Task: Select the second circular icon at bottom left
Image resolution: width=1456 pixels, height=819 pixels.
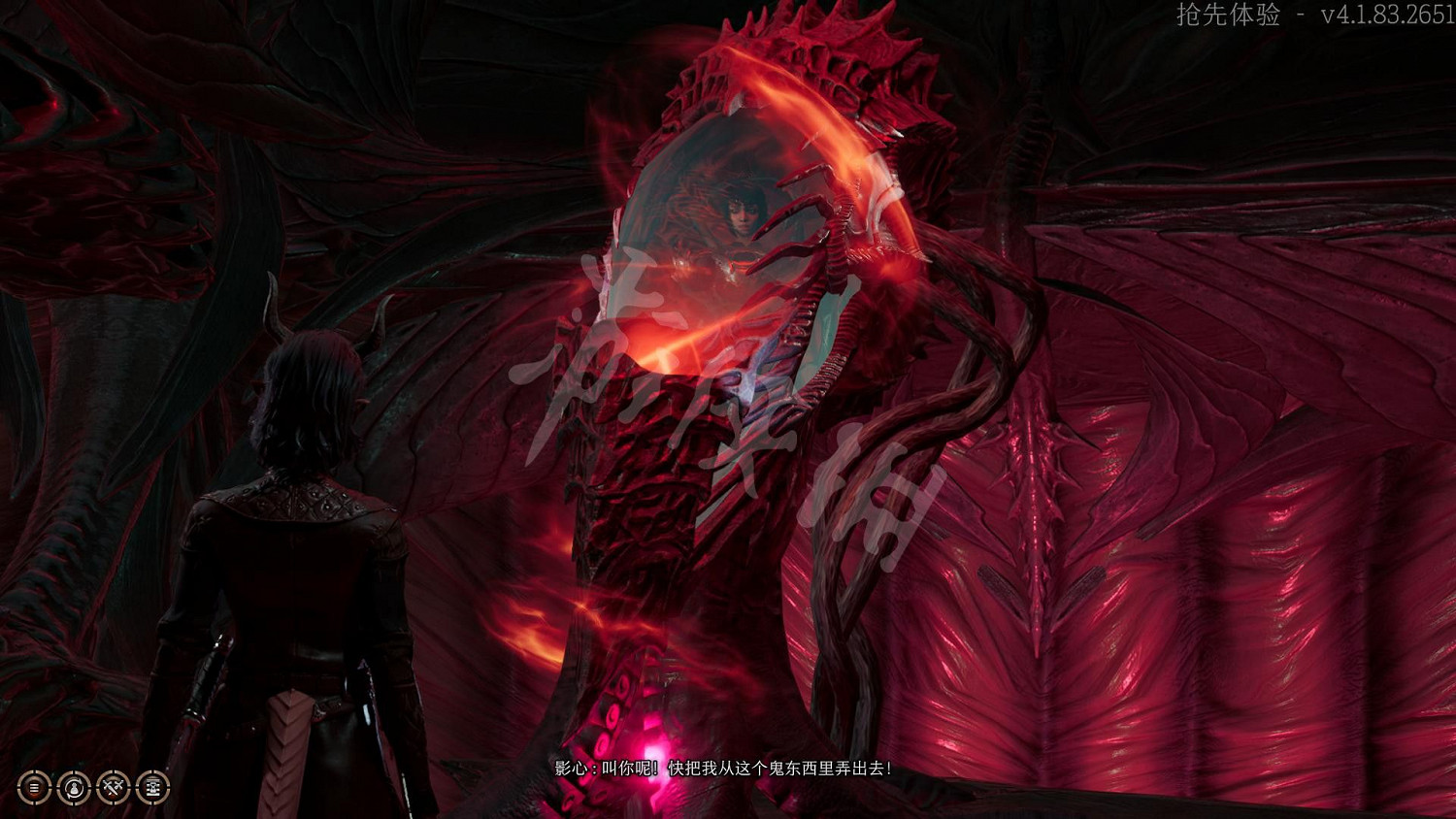Action: click(74, 788)
